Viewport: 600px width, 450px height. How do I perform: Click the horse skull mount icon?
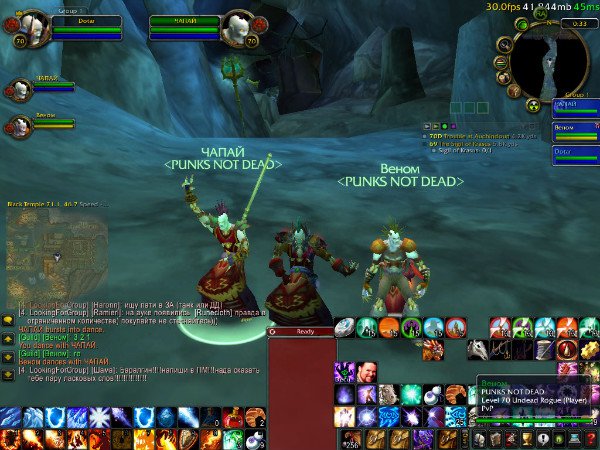pos(478,349)
